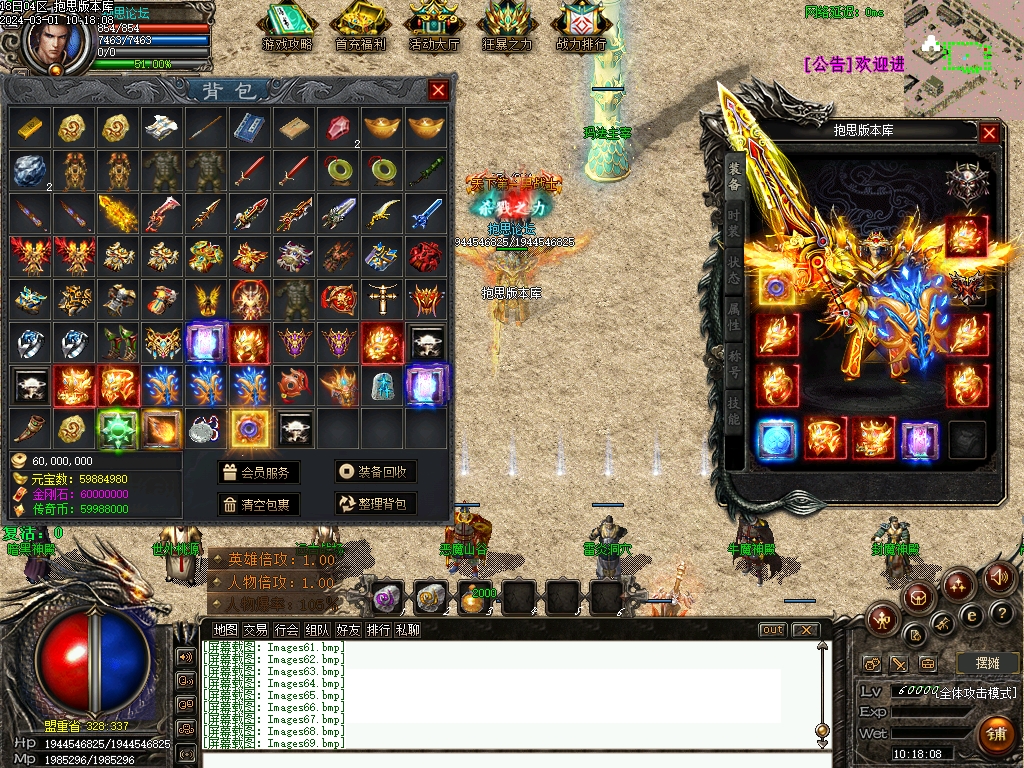Close the 背包 inventory window

(x=438, y=91)
